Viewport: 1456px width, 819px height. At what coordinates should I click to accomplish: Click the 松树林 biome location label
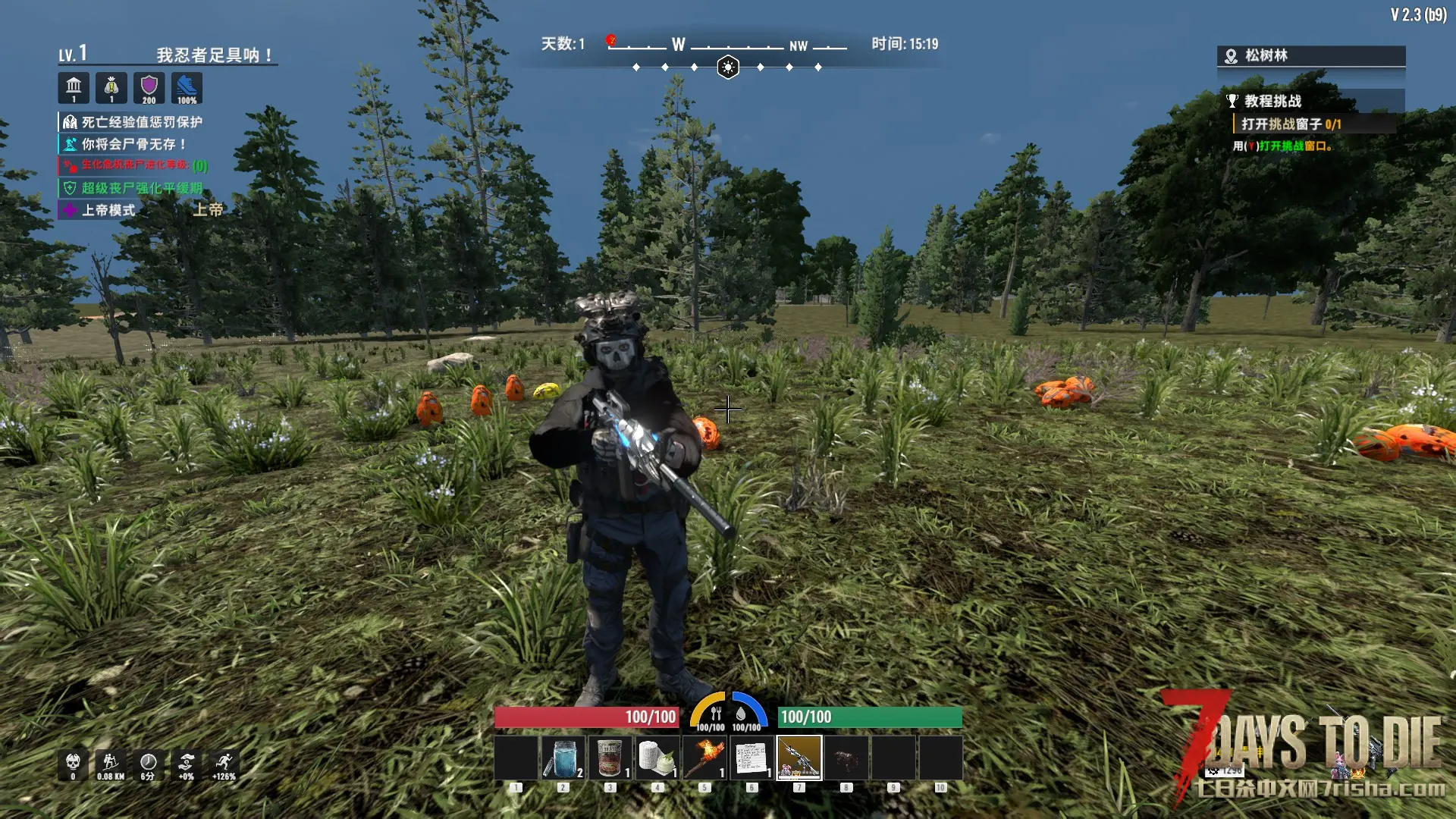pos(1266,55)
